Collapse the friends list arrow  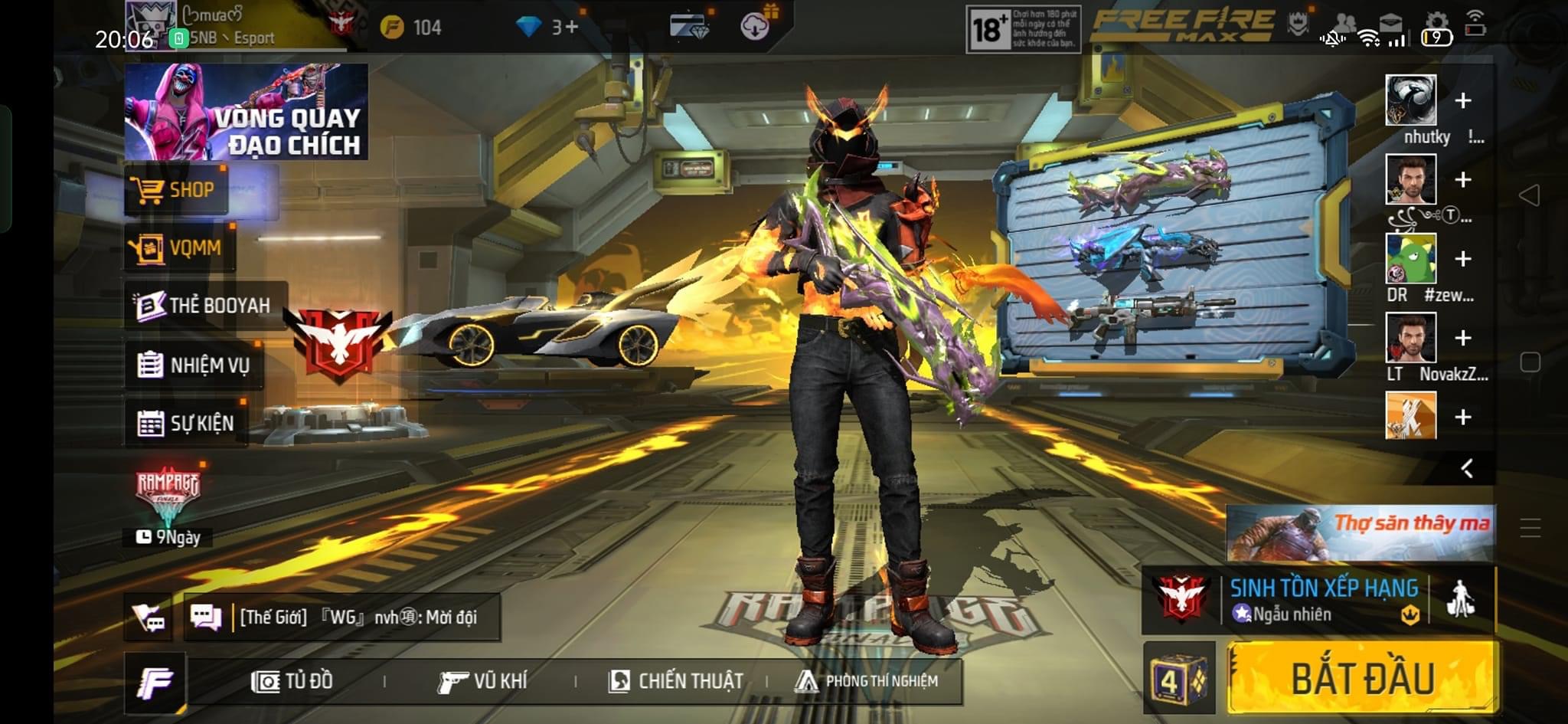point(1466,468)
